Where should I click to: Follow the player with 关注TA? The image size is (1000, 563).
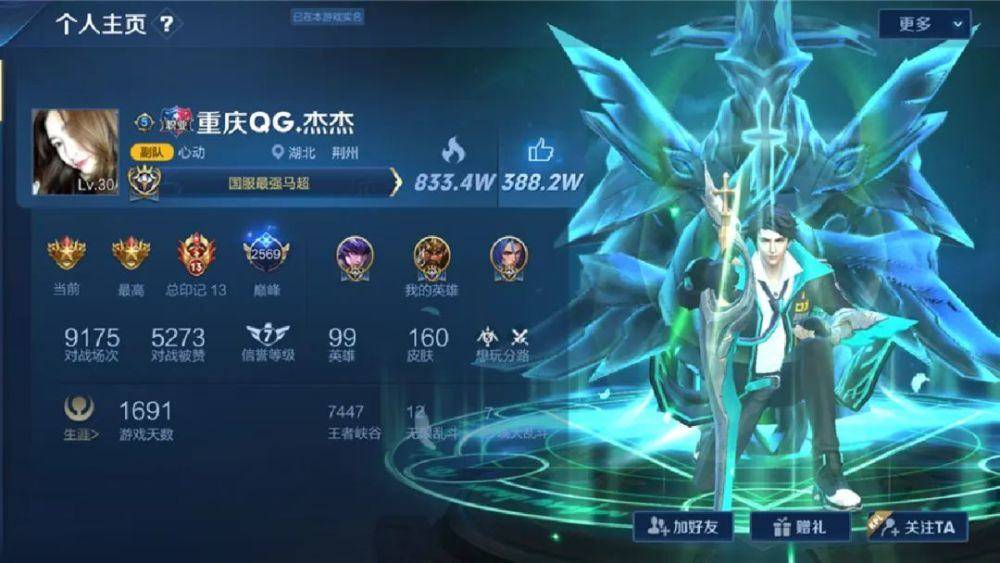[x=917, y=526]
